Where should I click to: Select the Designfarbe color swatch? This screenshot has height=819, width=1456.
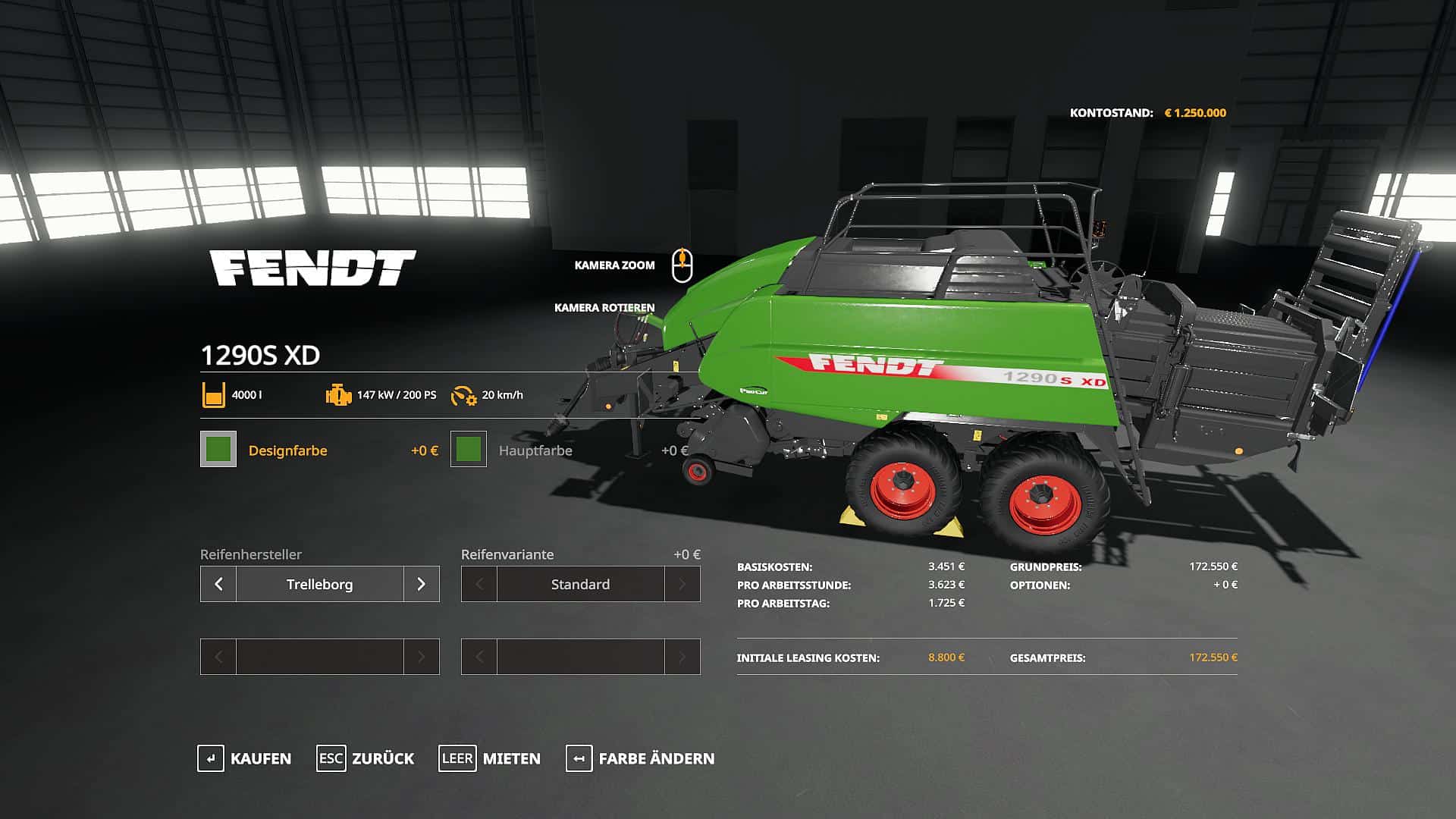click(218, 449)
